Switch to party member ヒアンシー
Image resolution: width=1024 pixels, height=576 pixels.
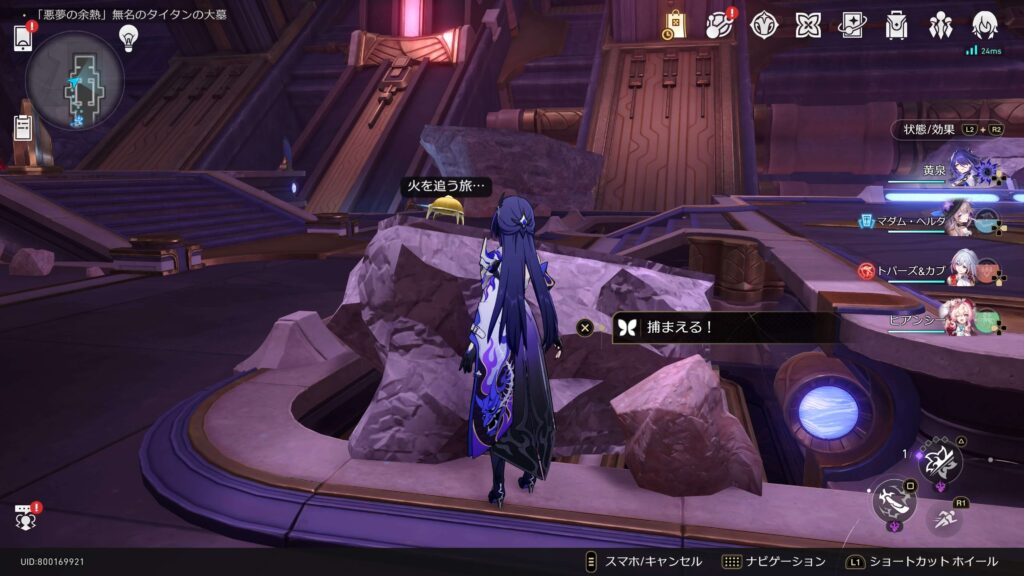click(x=961, y=318)
